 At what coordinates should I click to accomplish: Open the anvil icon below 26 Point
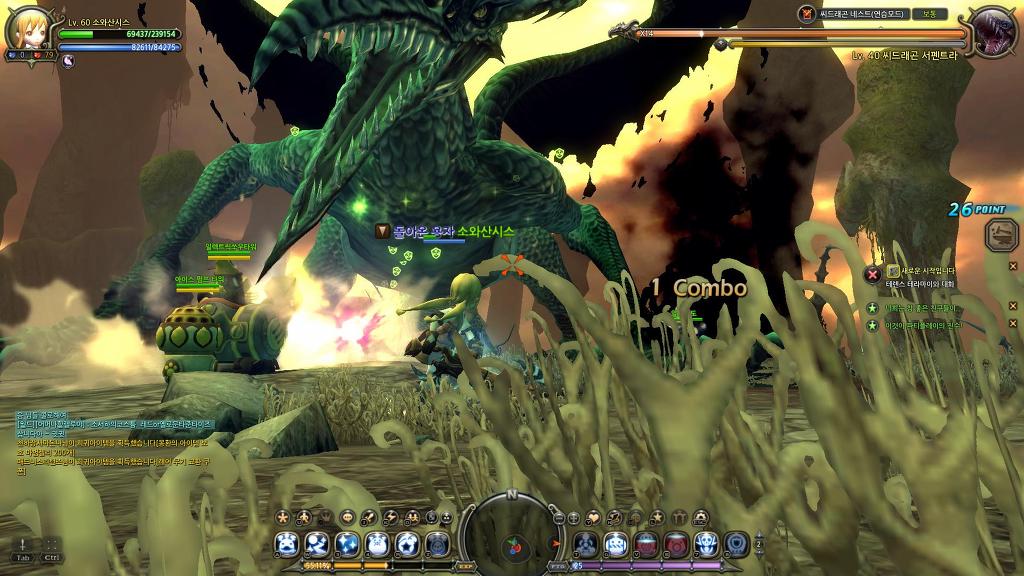(x=999, y=235)
